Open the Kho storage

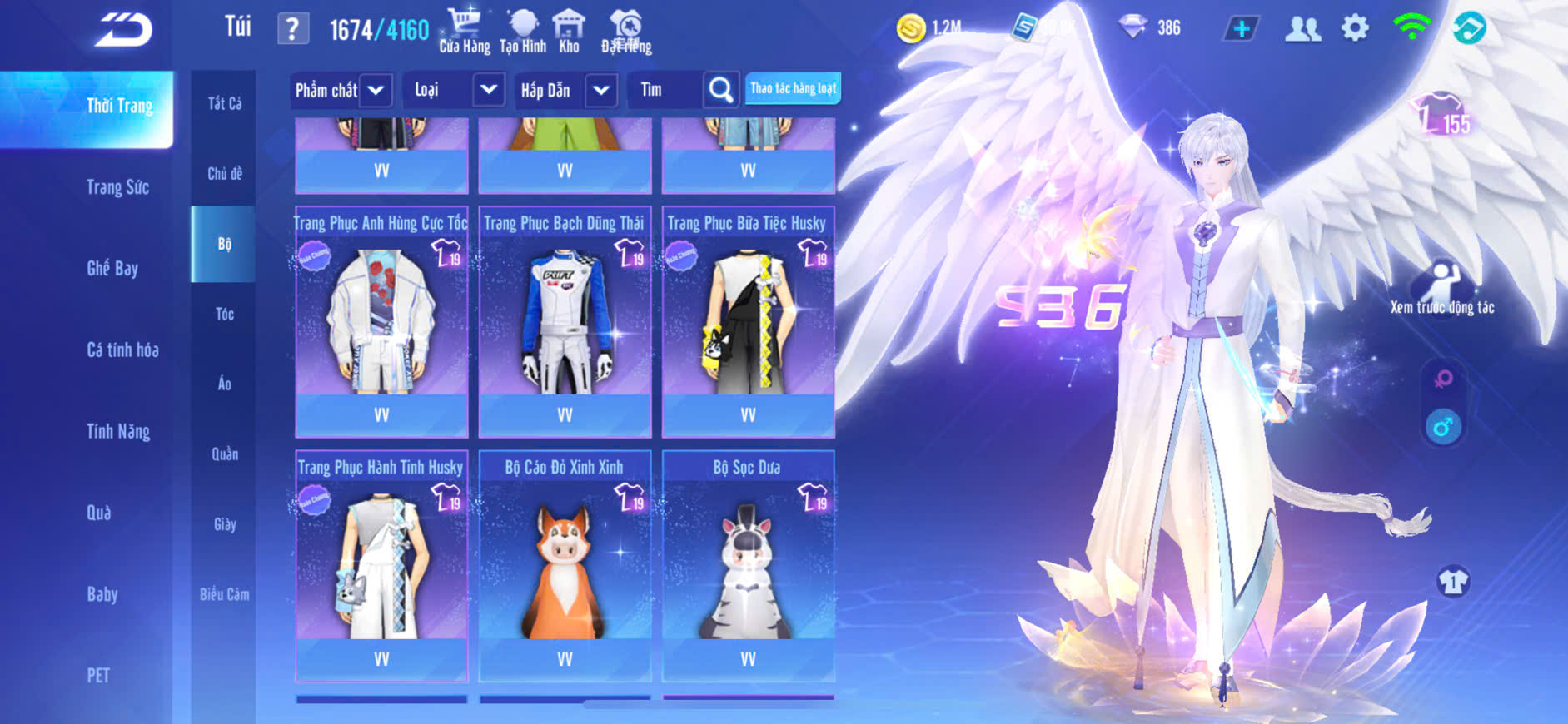tap(569, 31)
